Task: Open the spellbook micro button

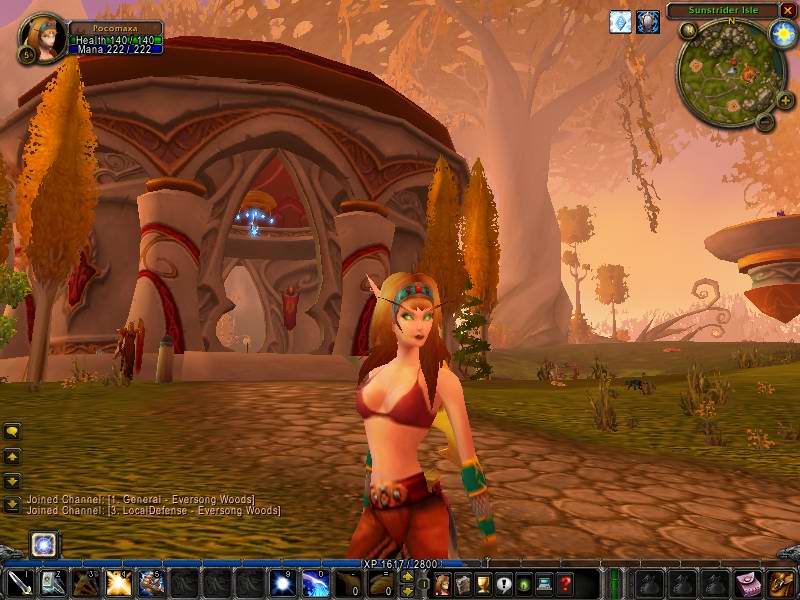Action: 461,583
